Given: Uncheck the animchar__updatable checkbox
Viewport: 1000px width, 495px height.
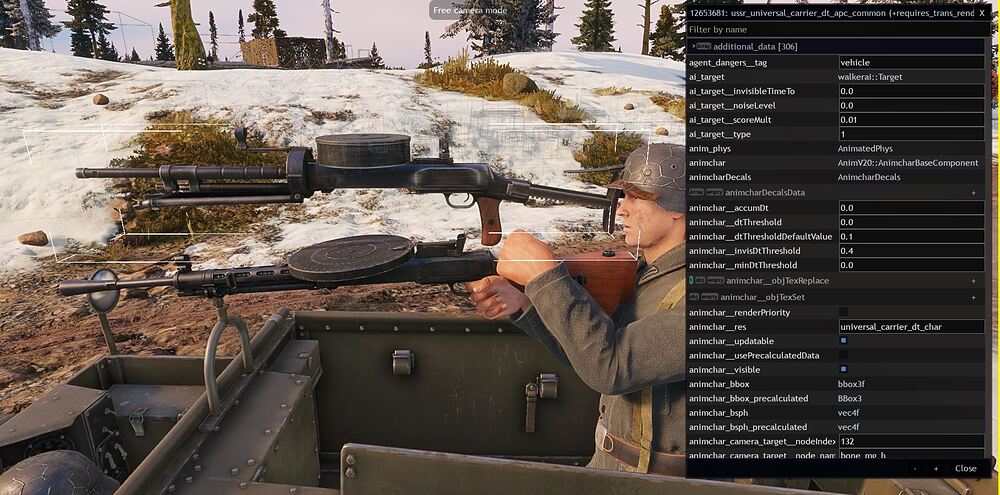Looking at the screenshot, I should point(843,341).
